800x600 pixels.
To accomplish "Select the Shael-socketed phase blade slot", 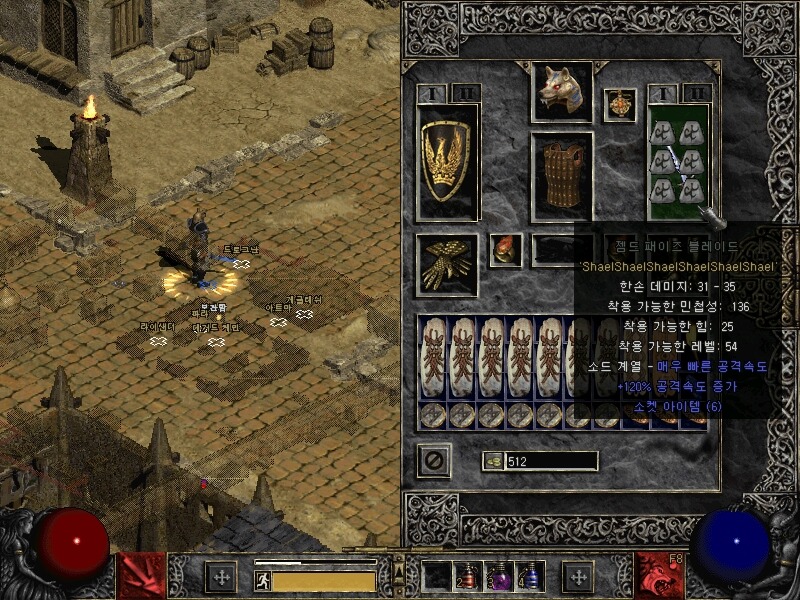I will pos(678,160).
